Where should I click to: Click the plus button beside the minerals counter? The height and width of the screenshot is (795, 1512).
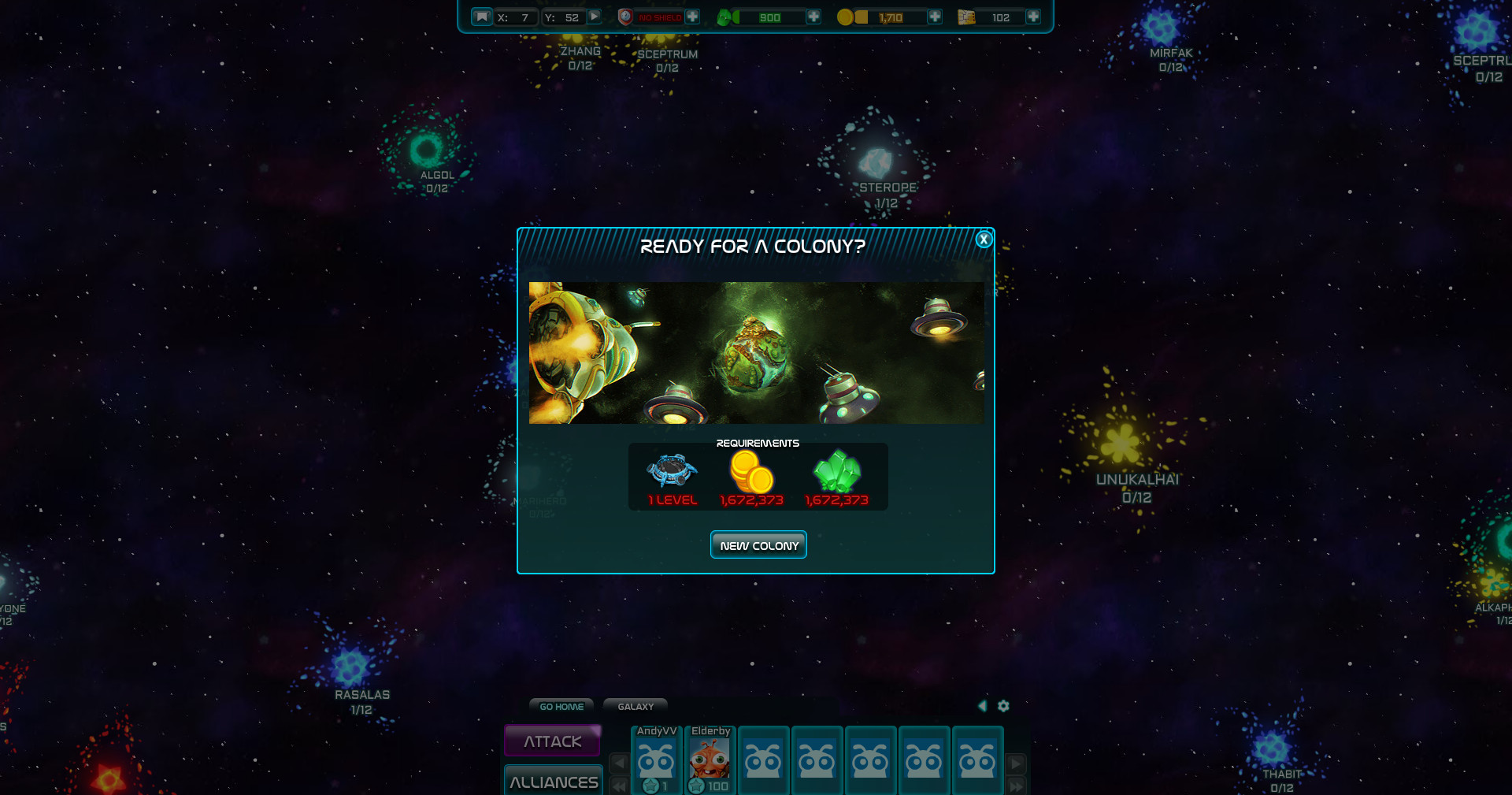[815, 16]
